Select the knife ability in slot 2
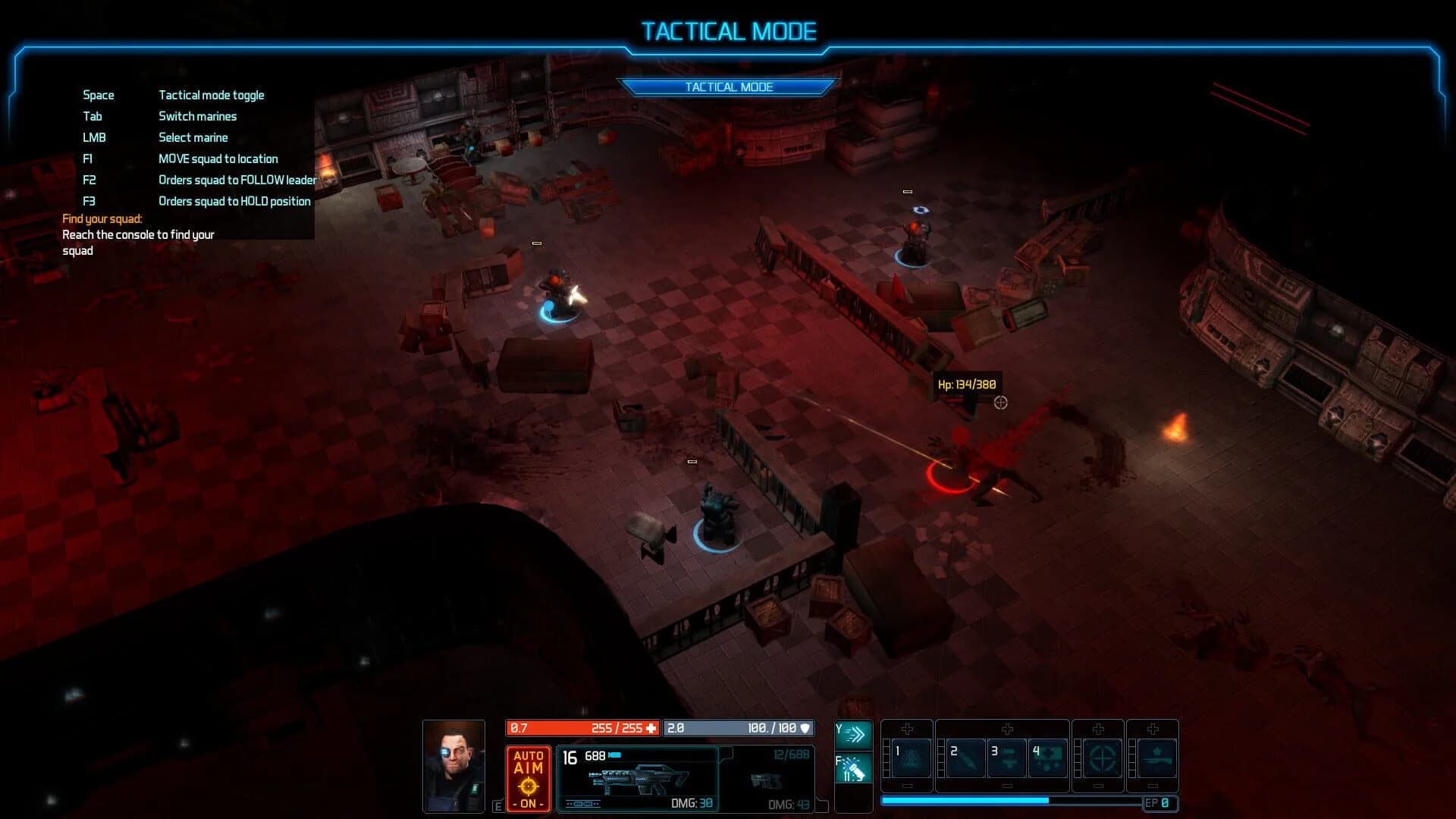 pyautogui.click(x=965, y=758)
